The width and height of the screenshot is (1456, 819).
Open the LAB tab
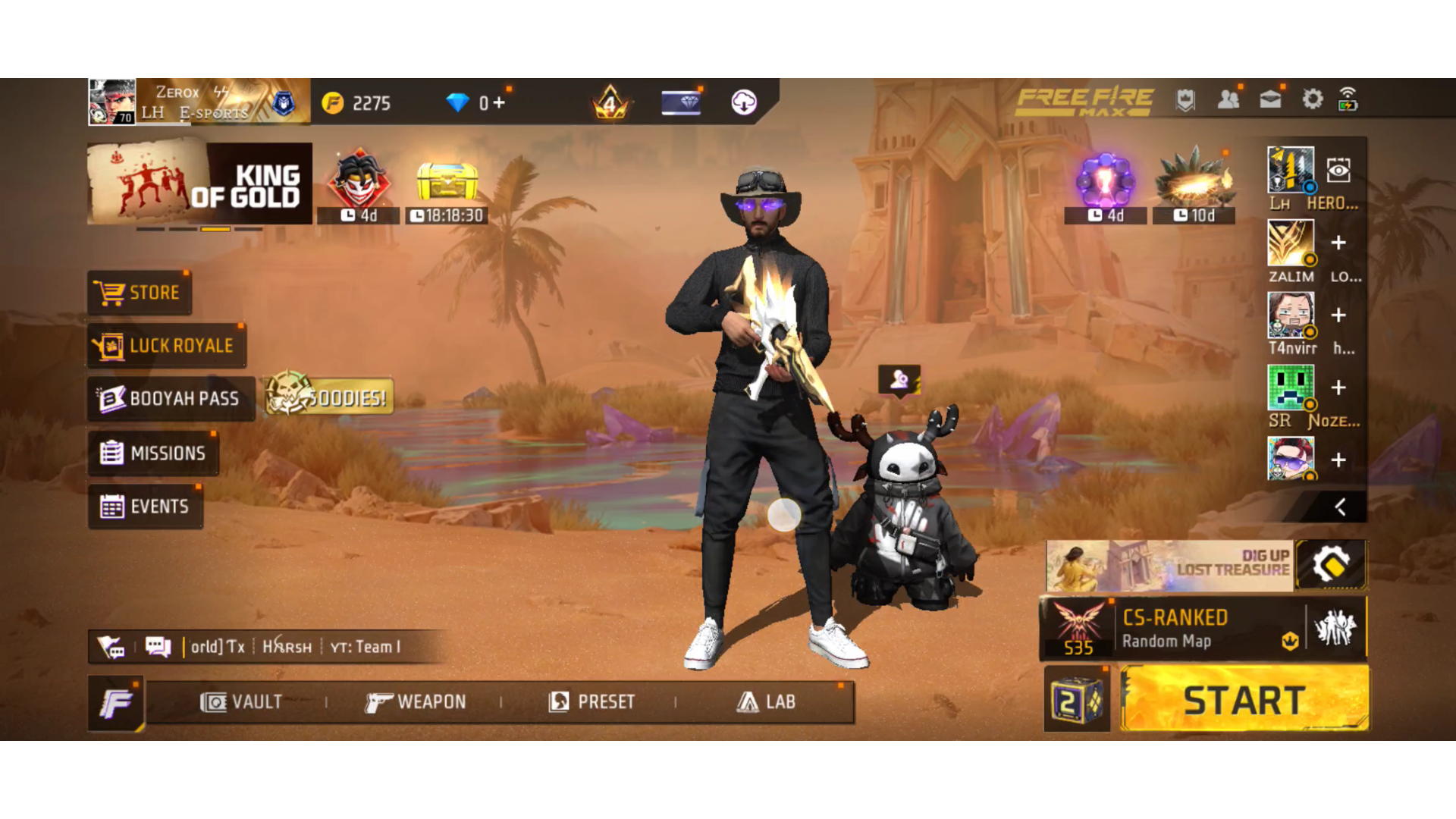766,702
